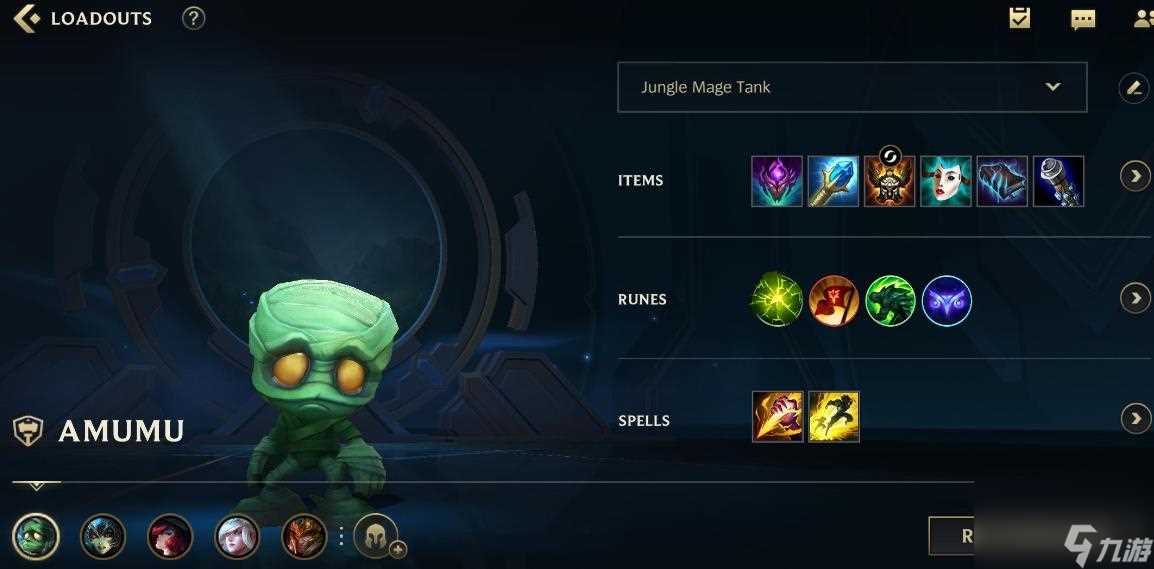Select the red banner rune
The height and width of the screenshot is (569, 1154).
[834, 301]
